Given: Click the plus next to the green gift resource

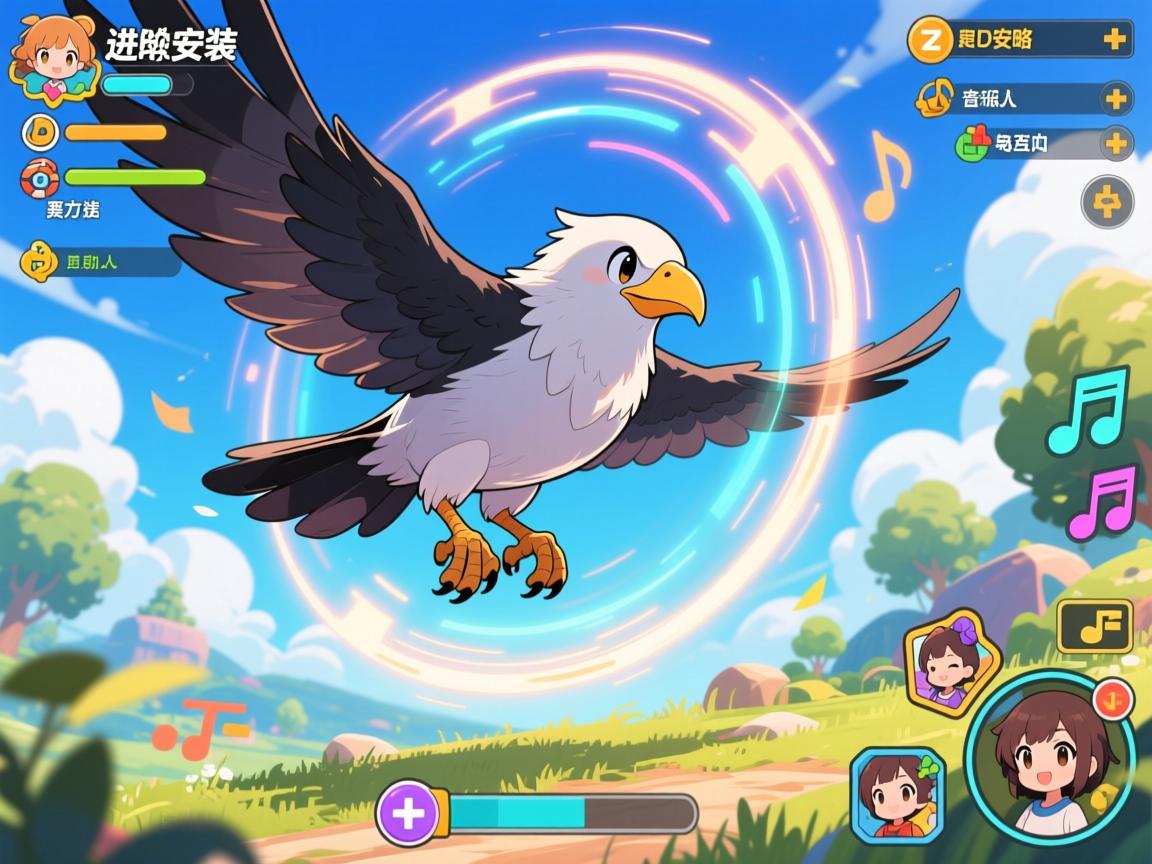Looking at the screenshot, I should [x=1116, y=144].
